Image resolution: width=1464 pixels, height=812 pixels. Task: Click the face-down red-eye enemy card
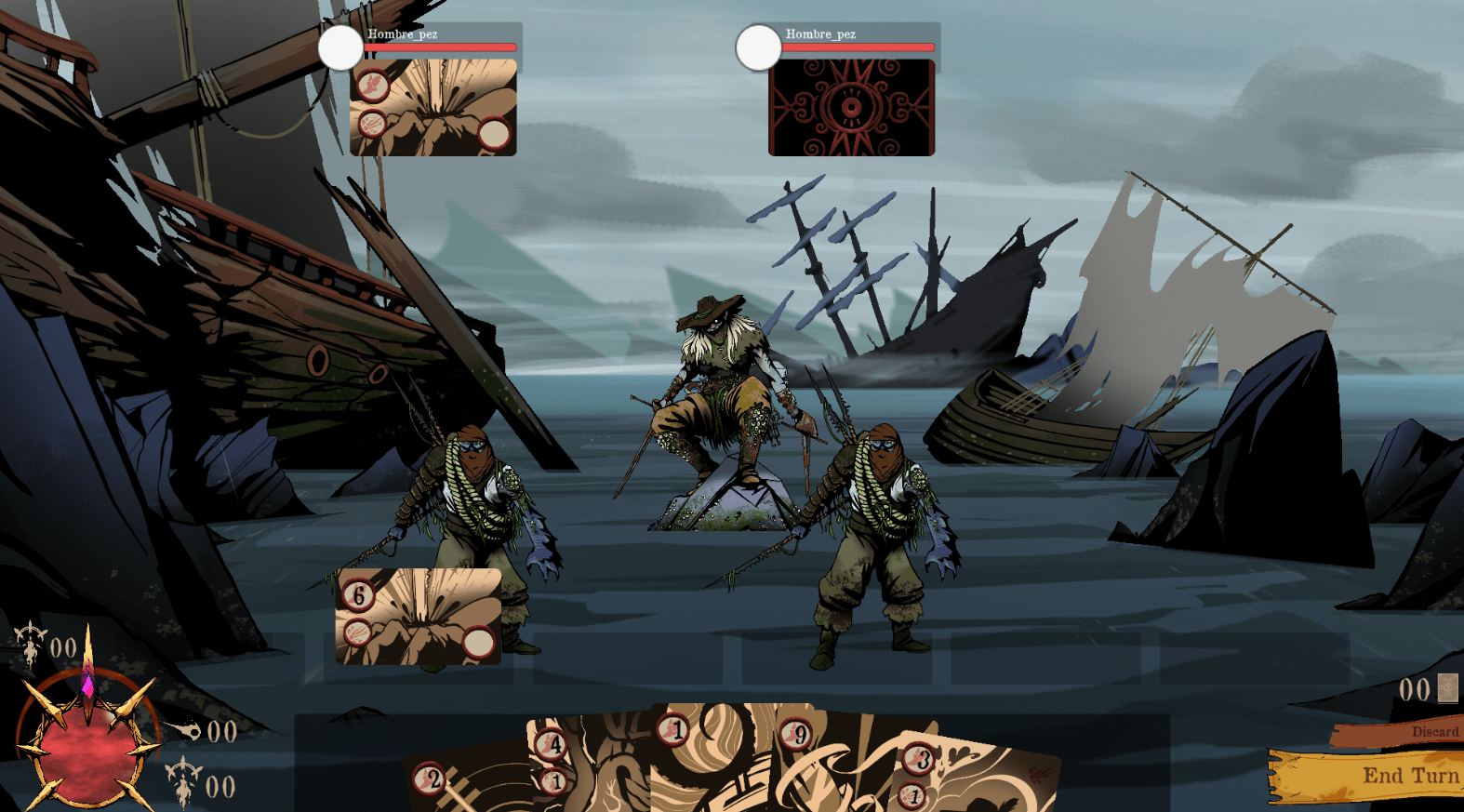pos(851,108)
